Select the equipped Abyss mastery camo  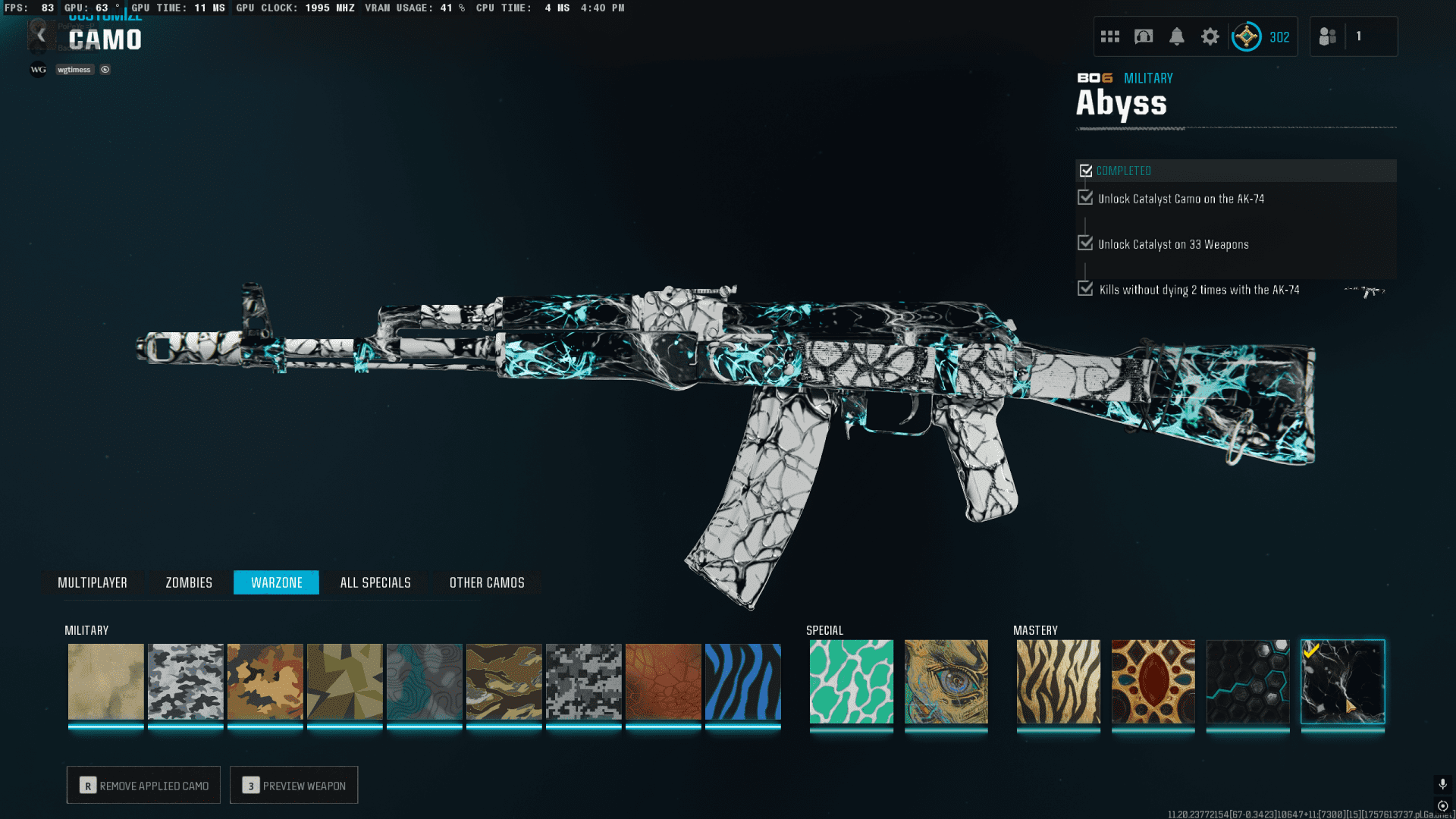(x=1342, y=682)
